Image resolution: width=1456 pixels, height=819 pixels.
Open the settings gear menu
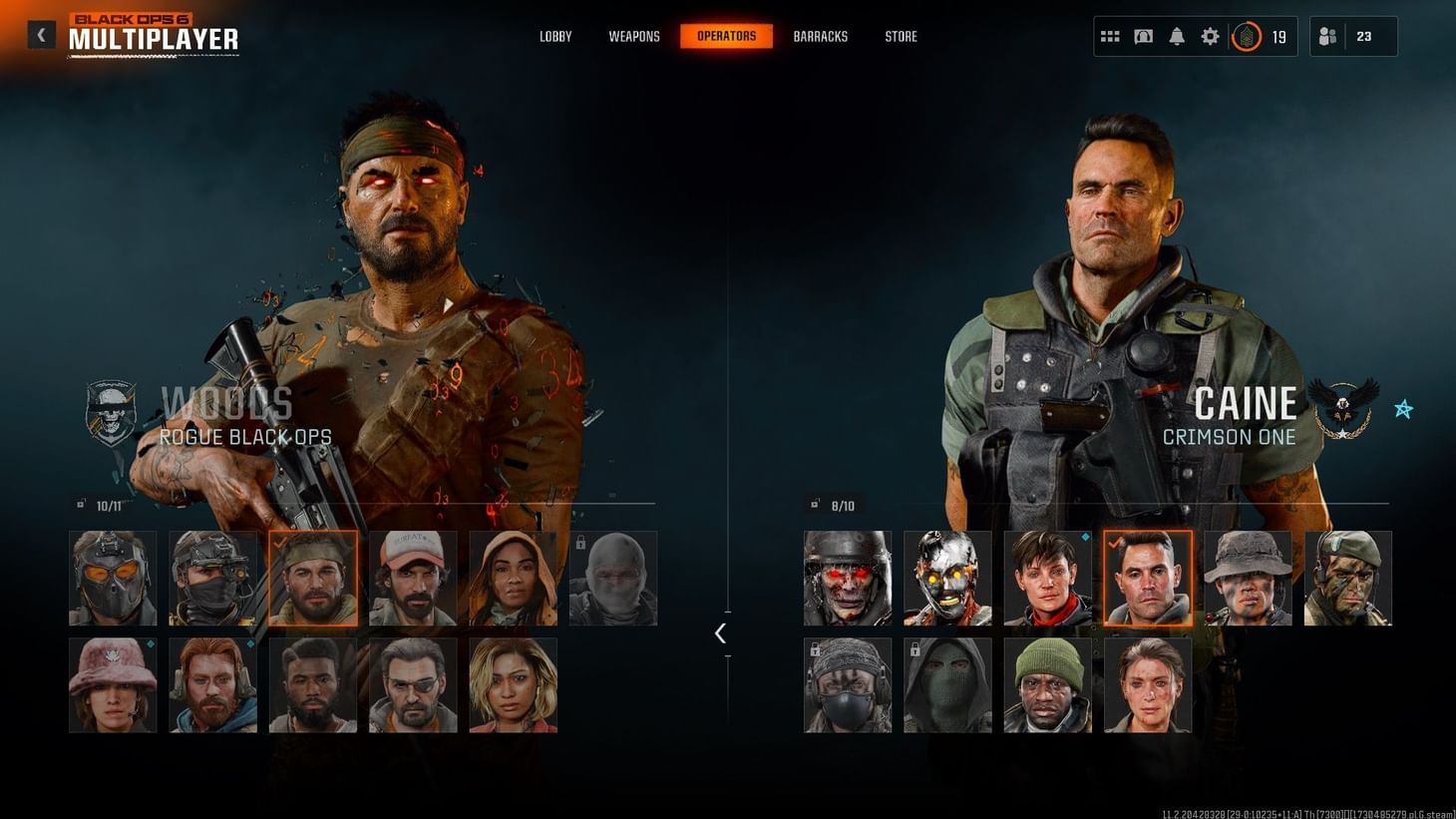tap(1210, 36)
